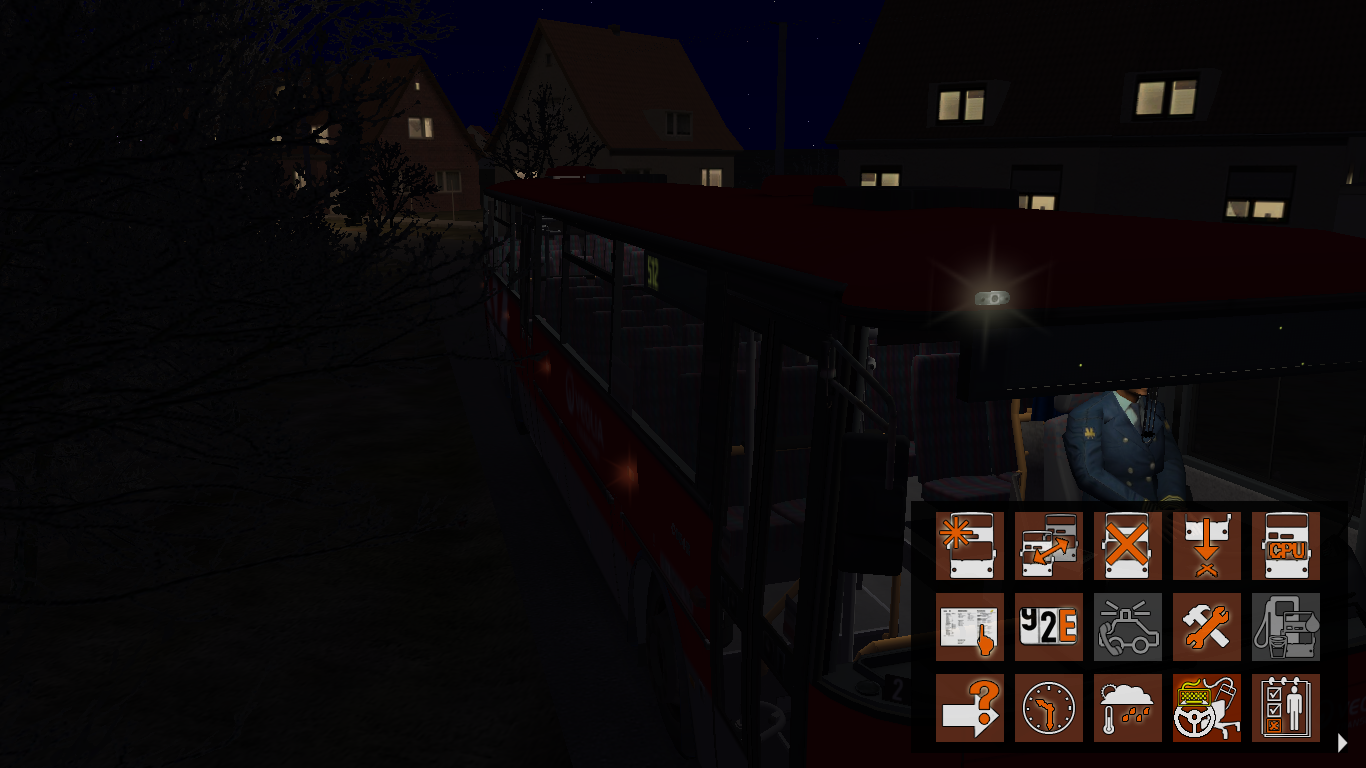Activate the CPU bus control icon
This screenshot has height=768, width=1366.
[1286, 546]
